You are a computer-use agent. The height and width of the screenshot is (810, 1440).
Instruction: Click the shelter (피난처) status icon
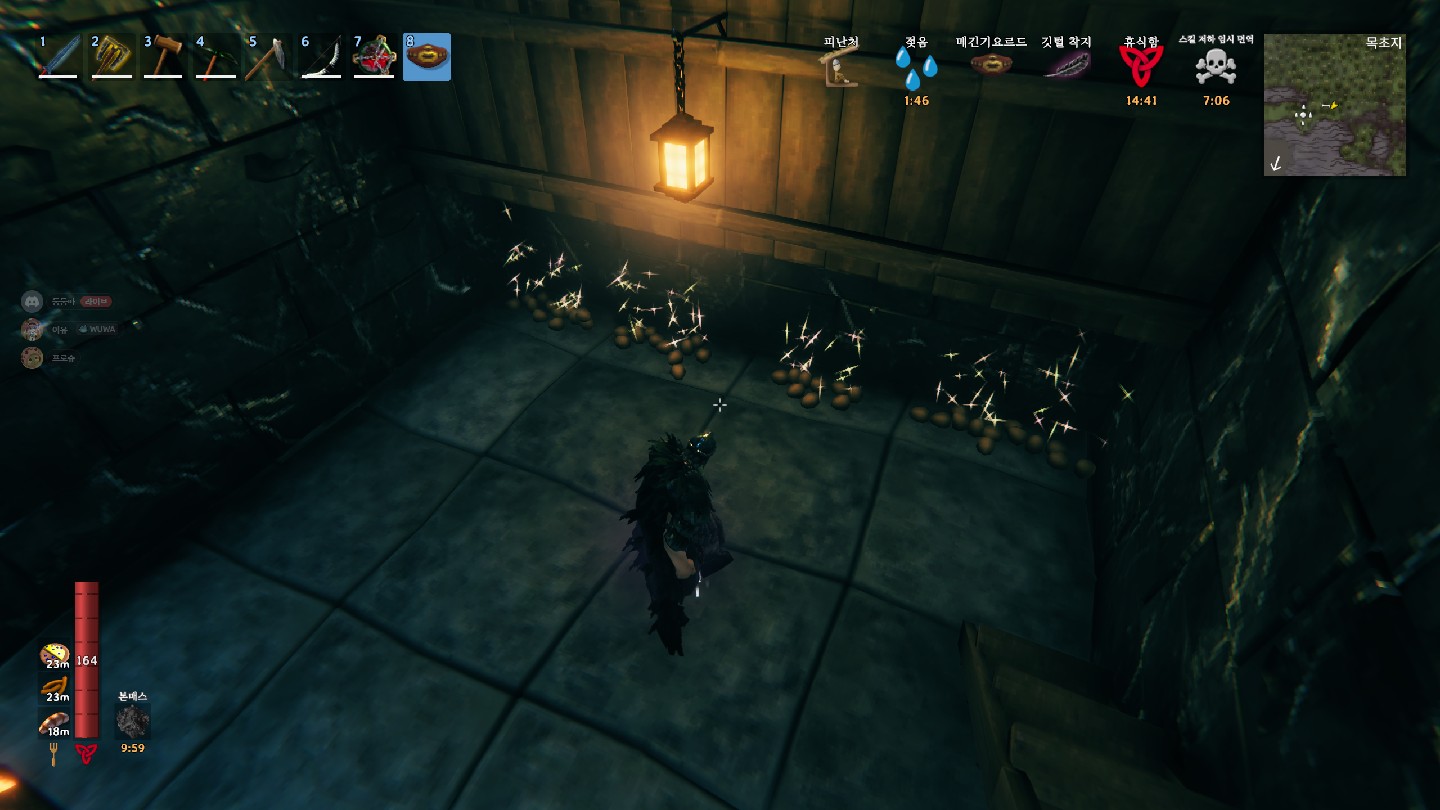click(x=841, y=68)
